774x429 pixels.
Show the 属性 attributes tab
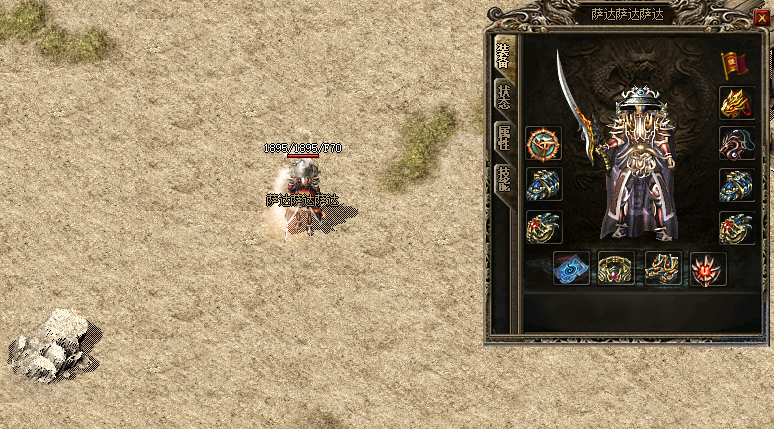click(504, 138)
